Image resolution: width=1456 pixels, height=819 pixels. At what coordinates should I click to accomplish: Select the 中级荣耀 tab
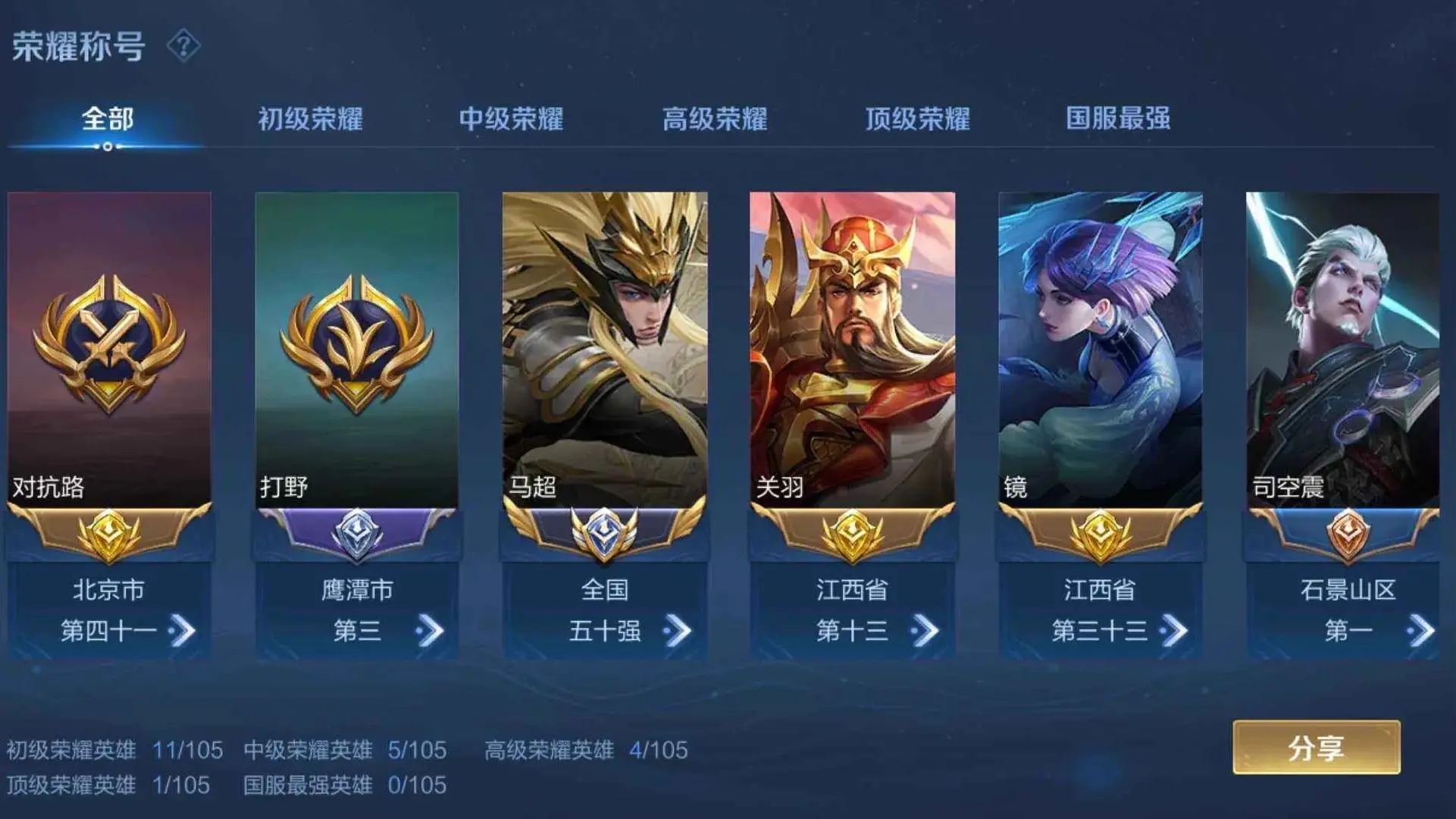pyautogui.click(x=513, y=118)
